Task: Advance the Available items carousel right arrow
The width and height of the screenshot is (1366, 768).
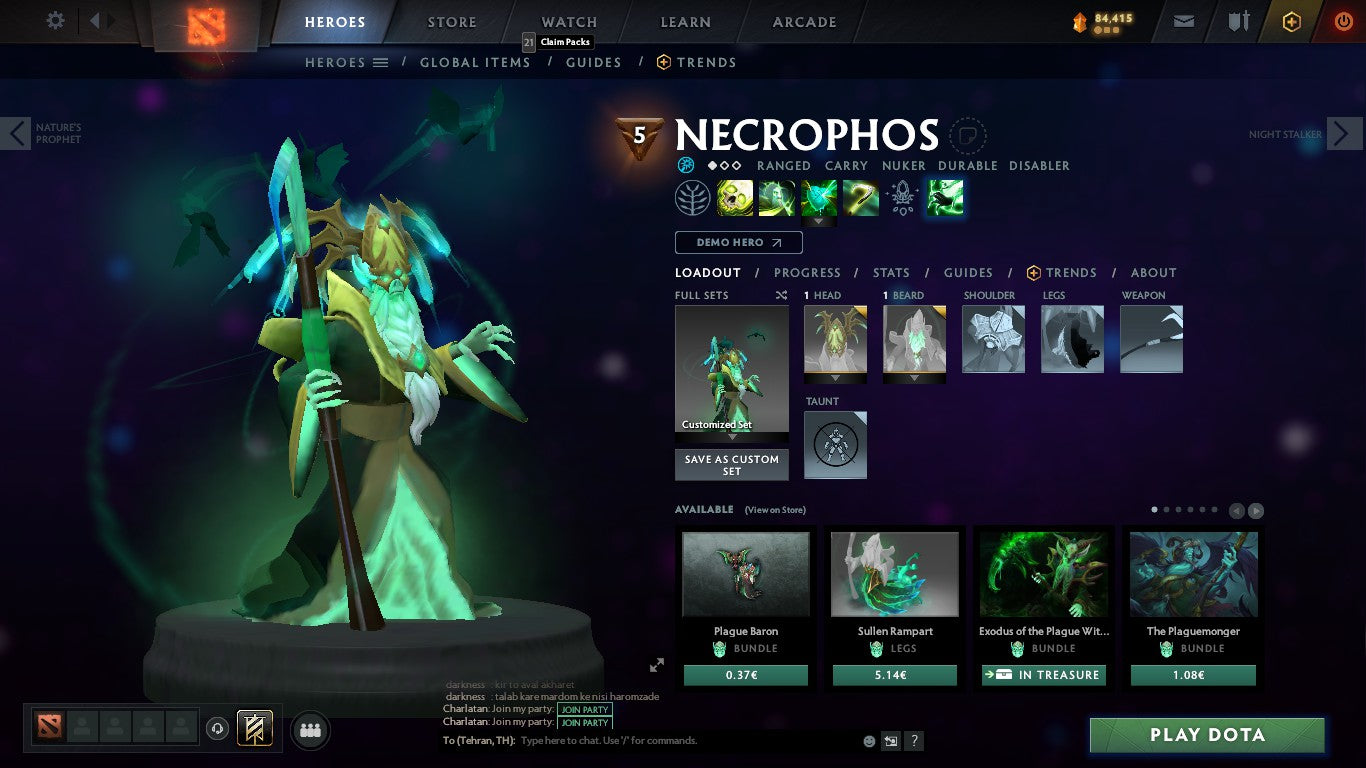Action: click(1256, 510)
